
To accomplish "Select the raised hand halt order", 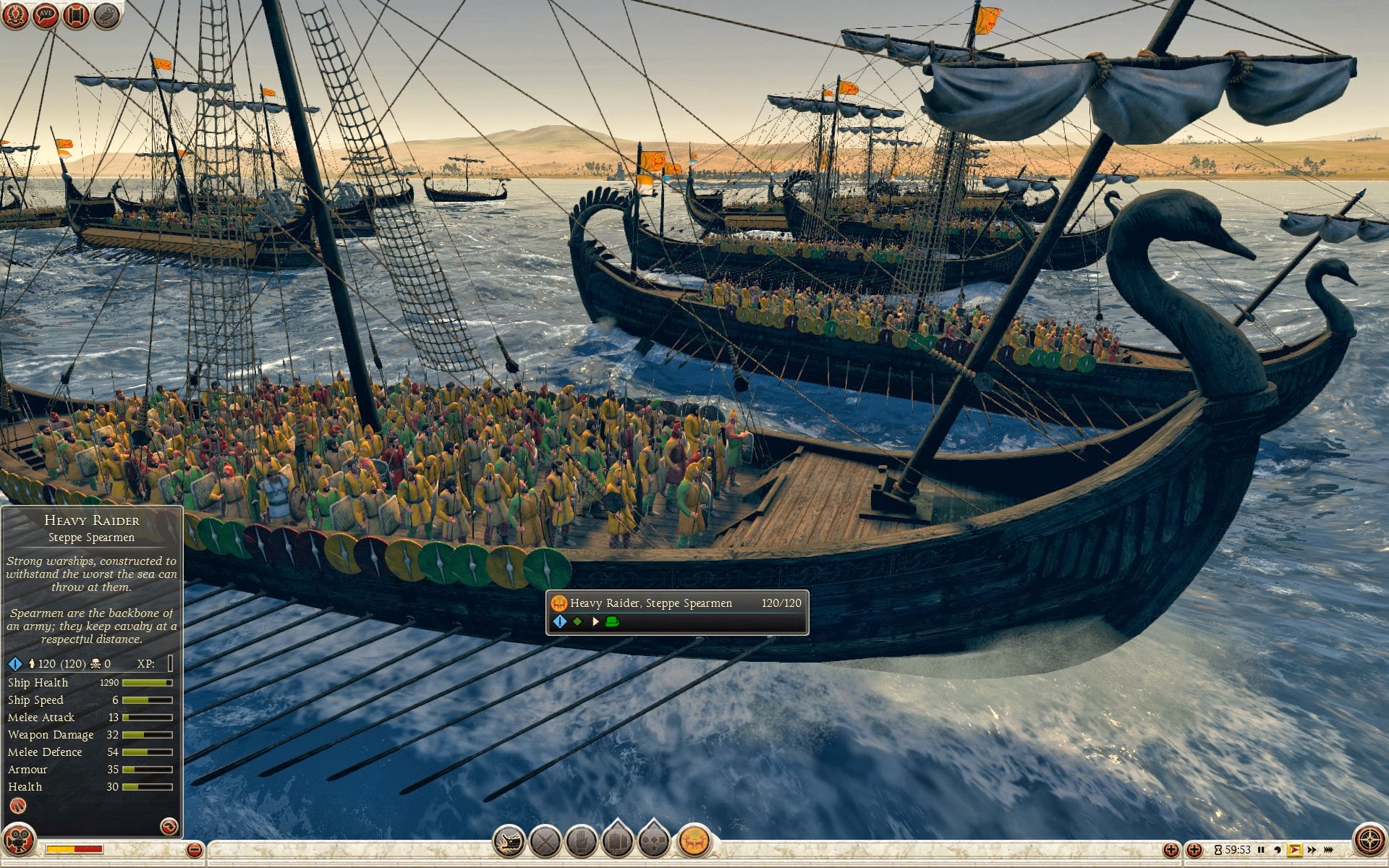I will click(x=582, y=842).
